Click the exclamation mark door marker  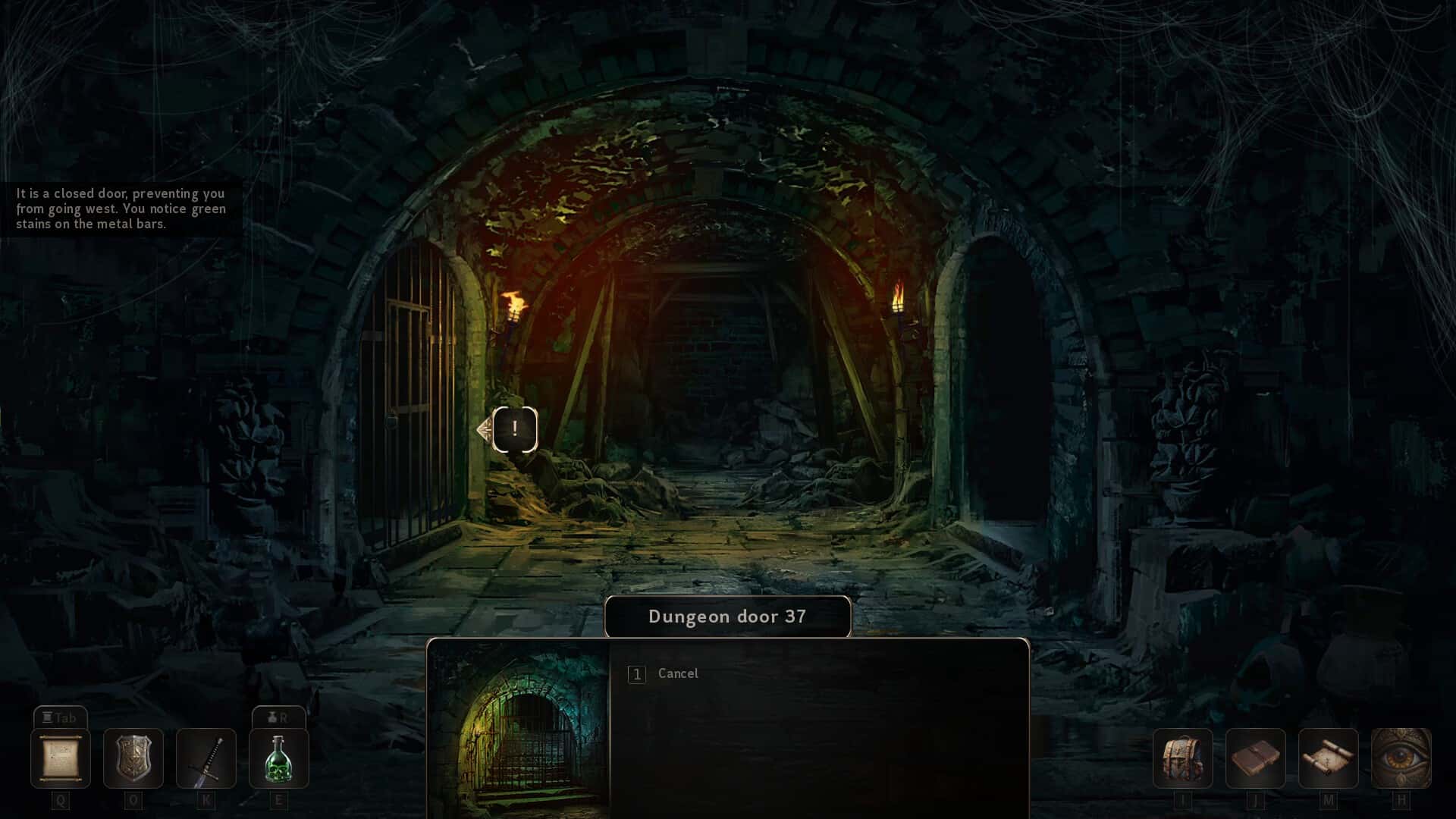pyautogui.click(x=516, y=428)
